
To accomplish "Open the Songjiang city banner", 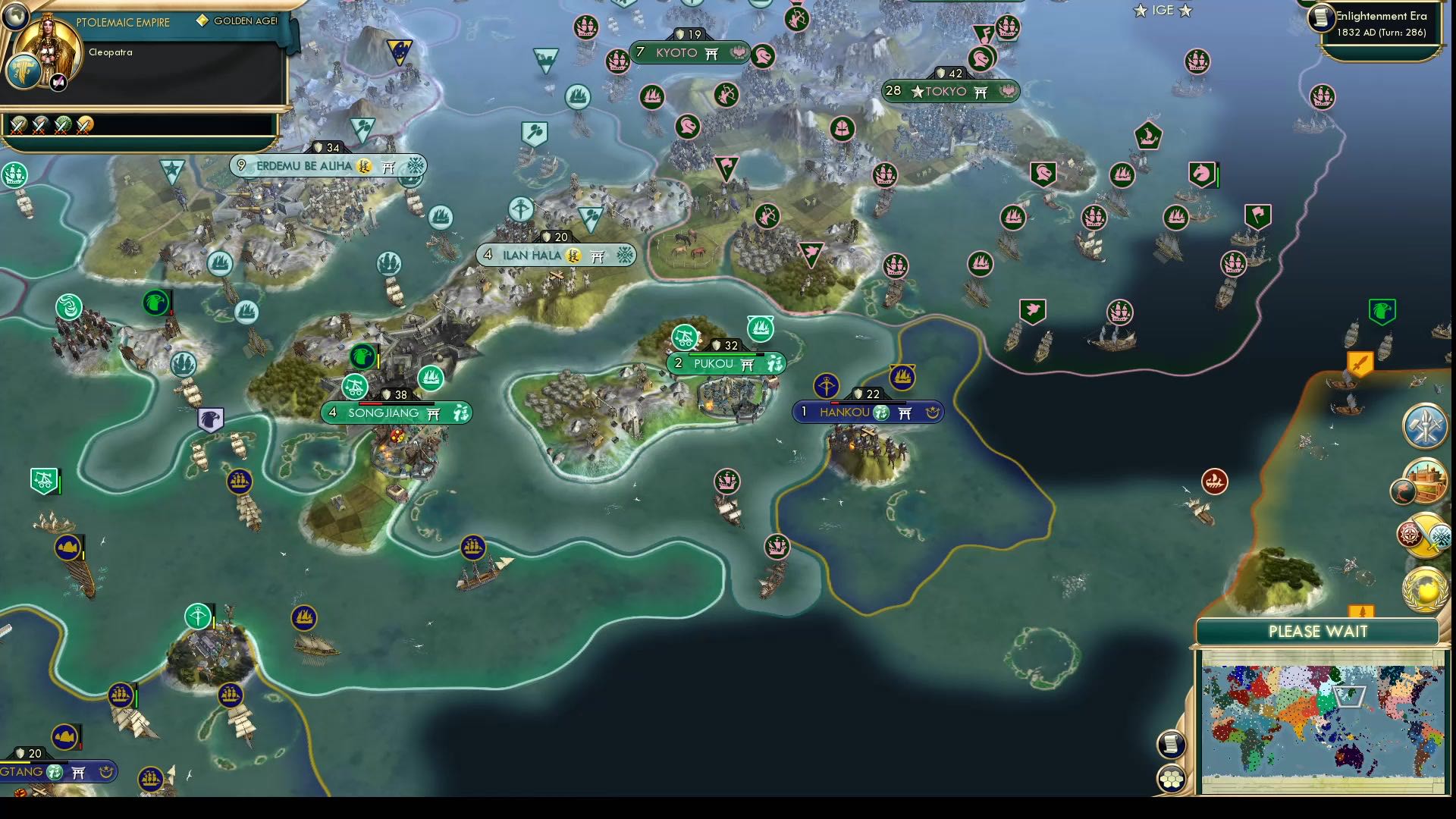I will pos(397,413).
